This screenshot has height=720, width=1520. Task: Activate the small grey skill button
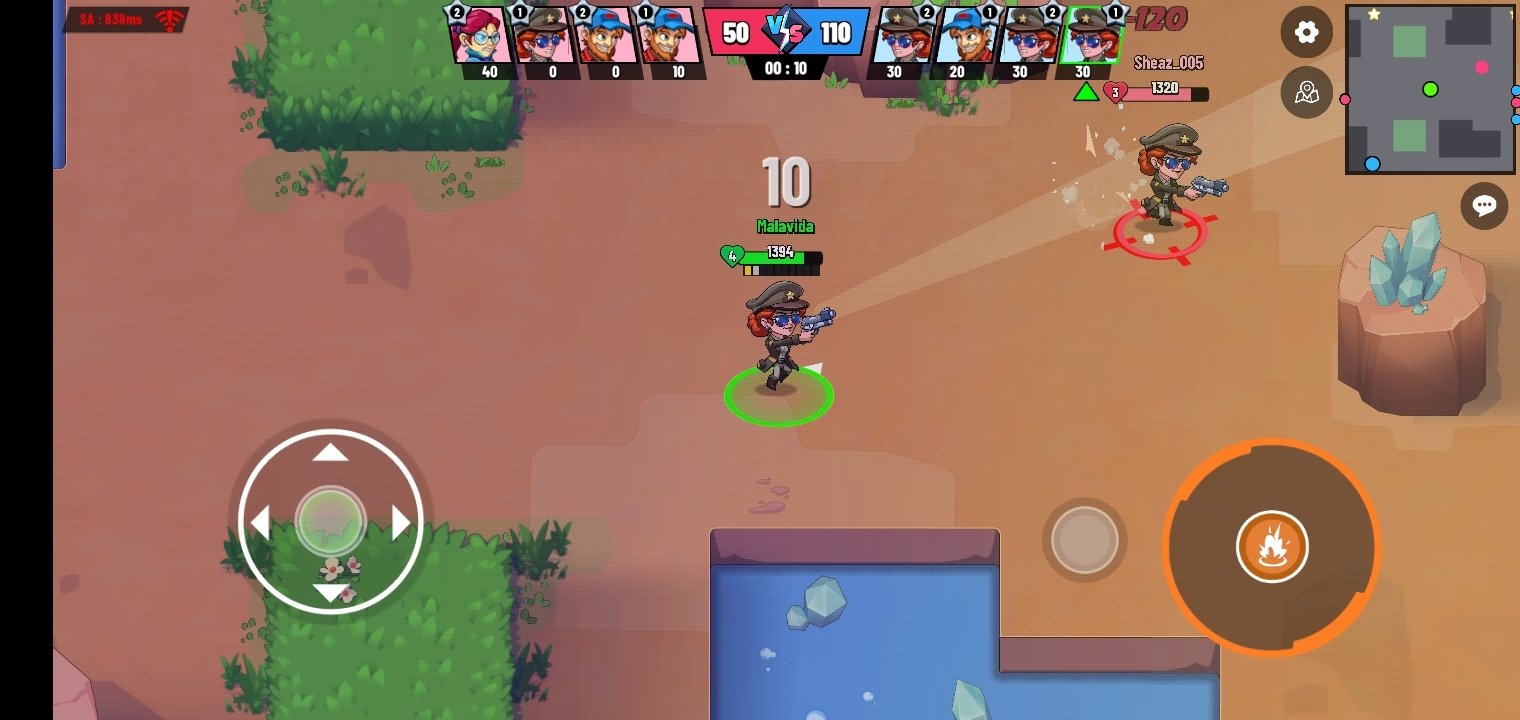pyautogui.click(x=1084, y=540)
